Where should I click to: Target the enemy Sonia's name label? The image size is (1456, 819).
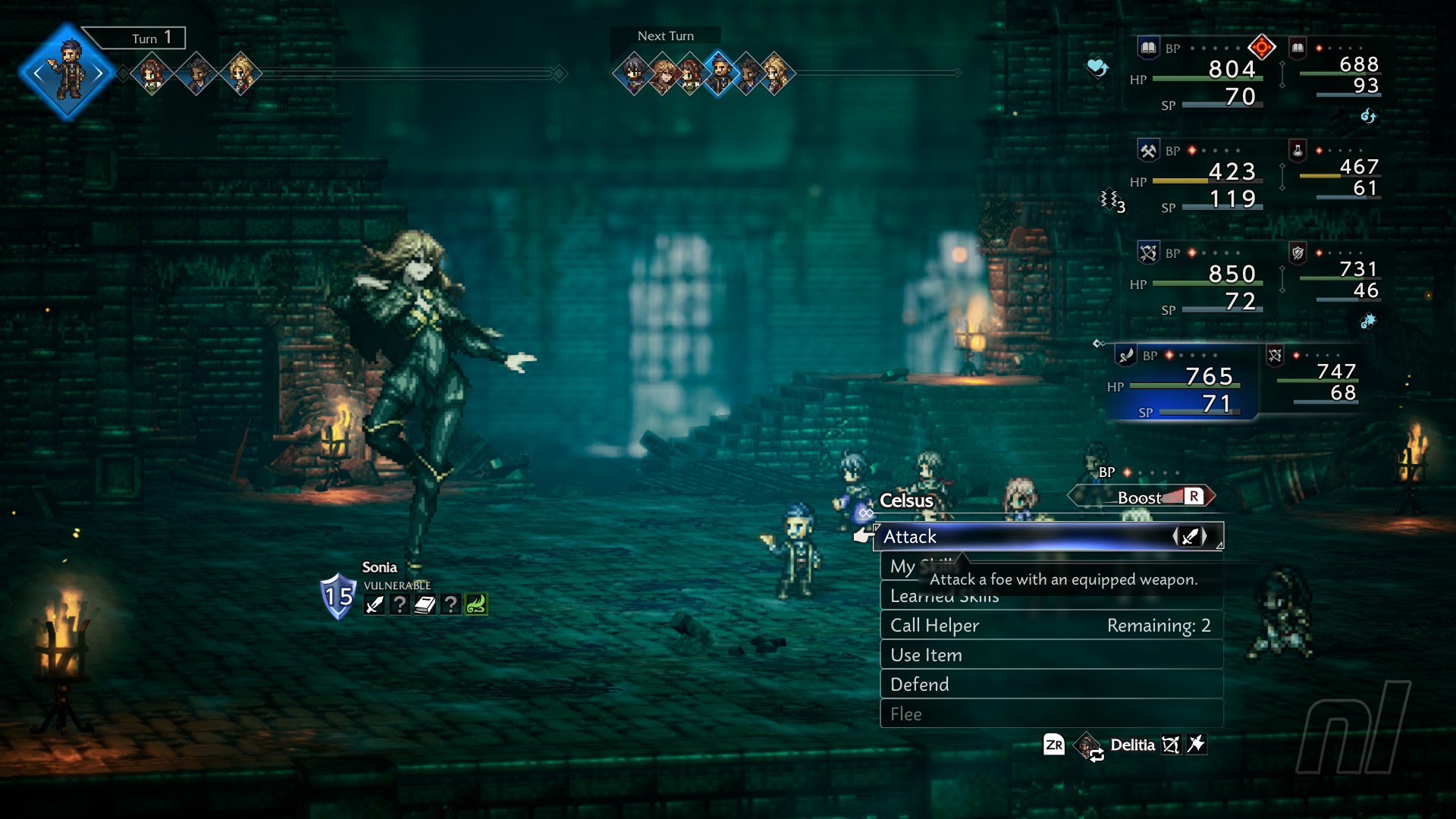(x=379, y=567)
